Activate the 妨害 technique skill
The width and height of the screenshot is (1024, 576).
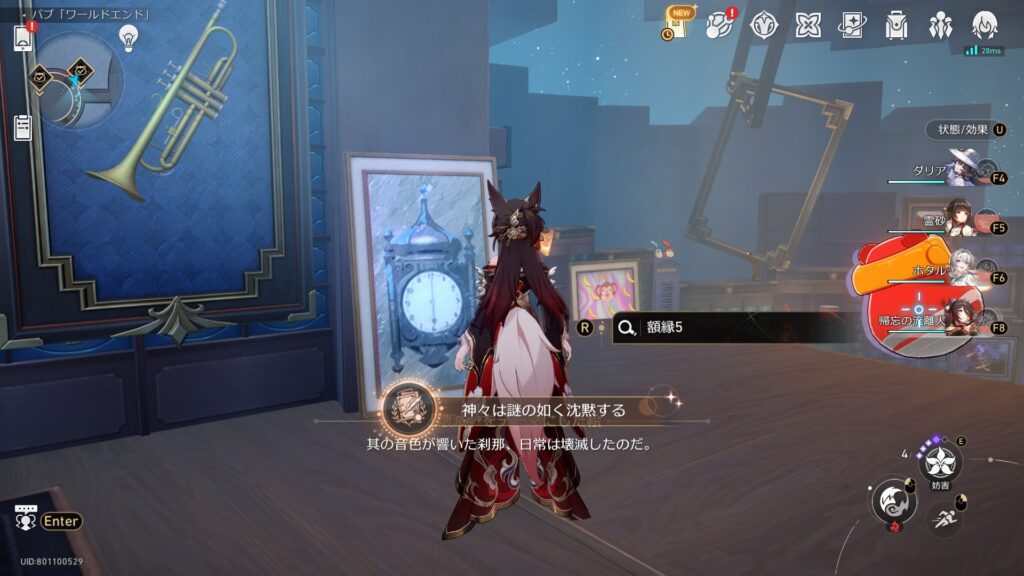pyautogui.click(x=940, y=462)
